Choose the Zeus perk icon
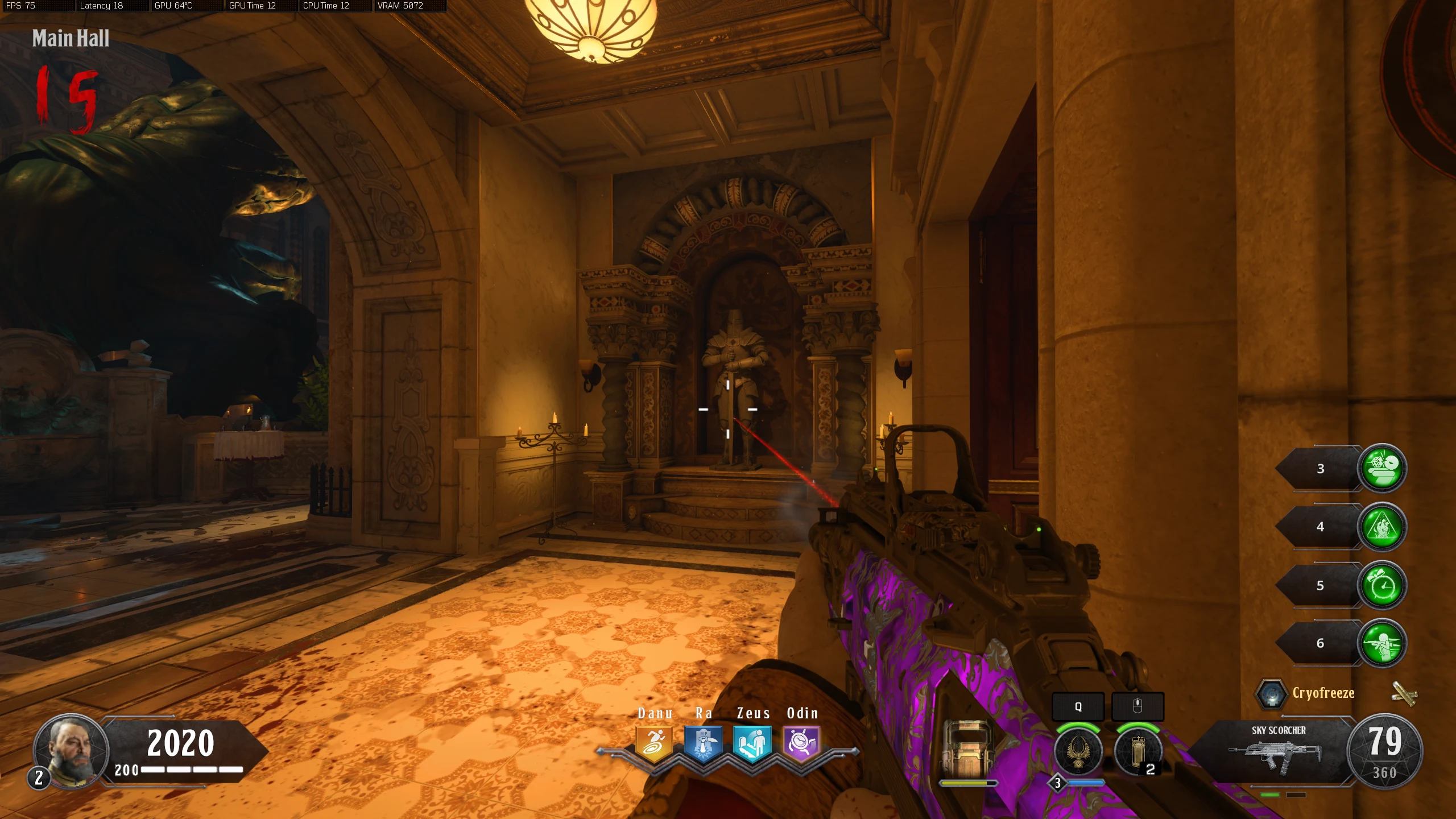1456x819 pixels. [x=752, y=743]
